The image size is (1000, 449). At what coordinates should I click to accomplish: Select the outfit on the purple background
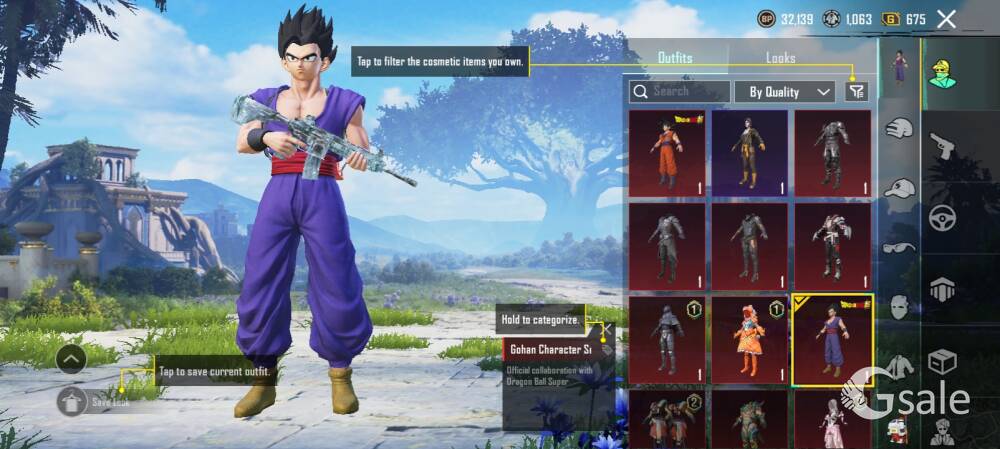coord(749,153)
